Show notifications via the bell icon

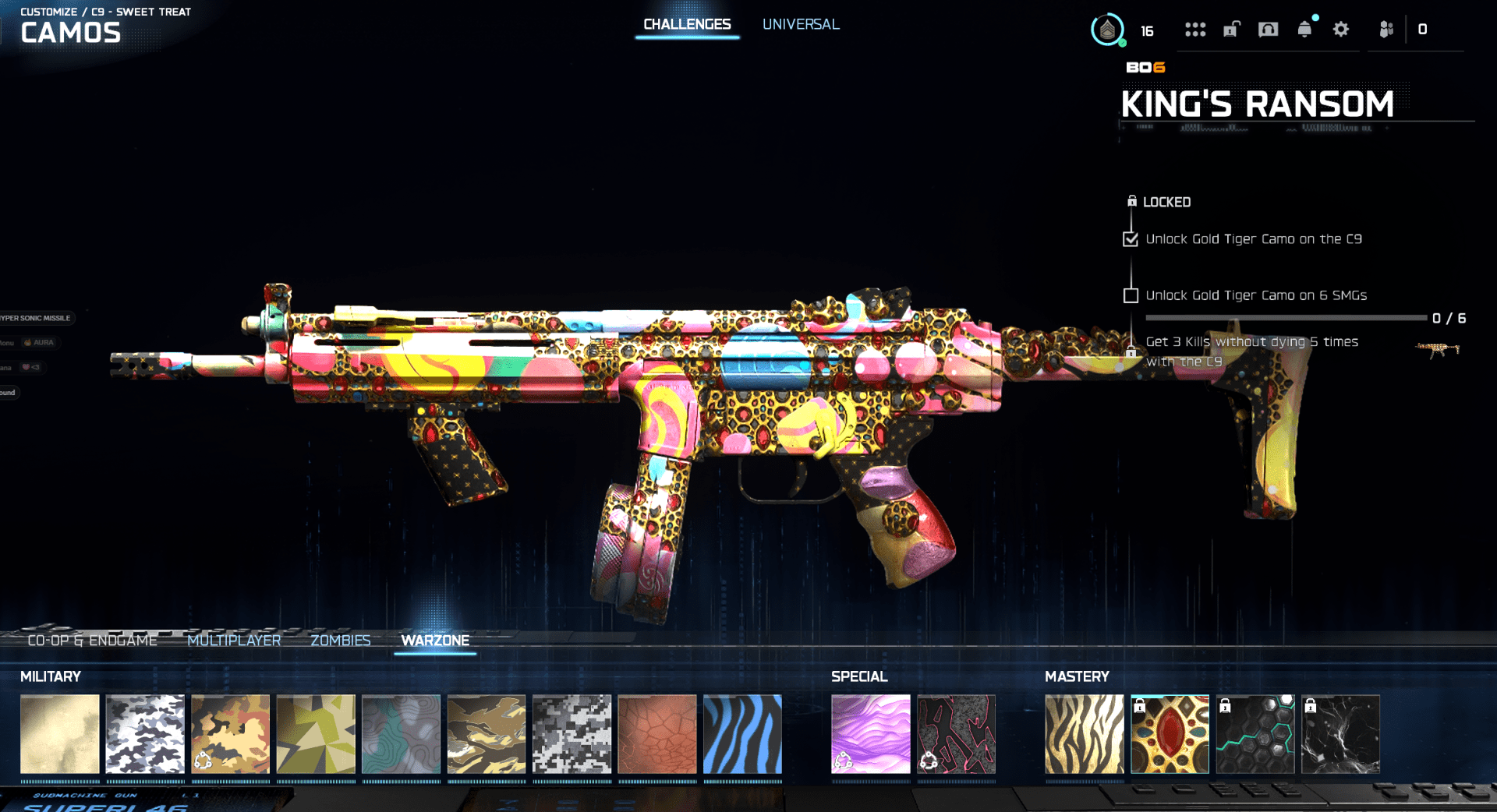pos(1304,30)
